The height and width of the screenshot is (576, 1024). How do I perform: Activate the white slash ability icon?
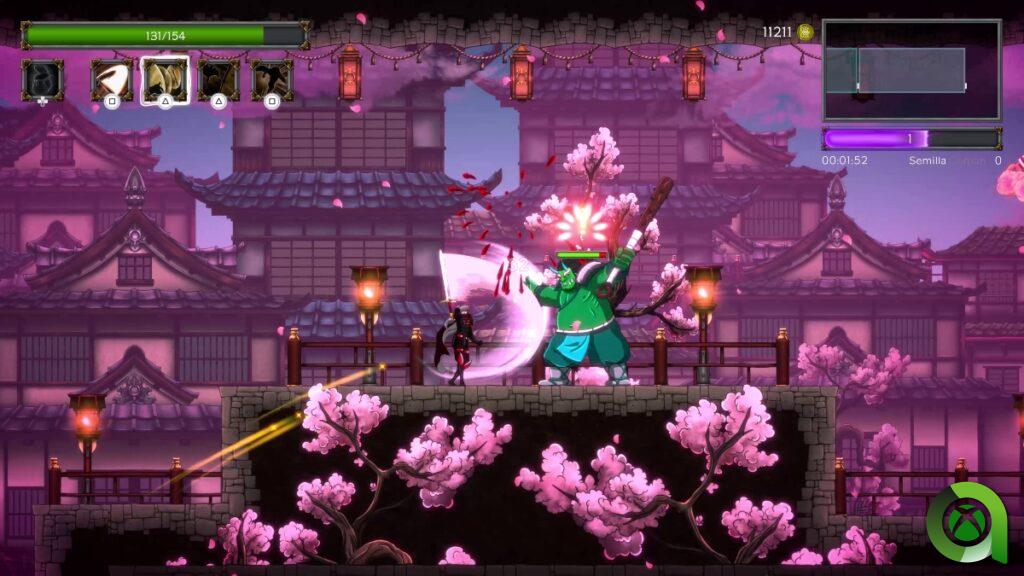[111, 79]
